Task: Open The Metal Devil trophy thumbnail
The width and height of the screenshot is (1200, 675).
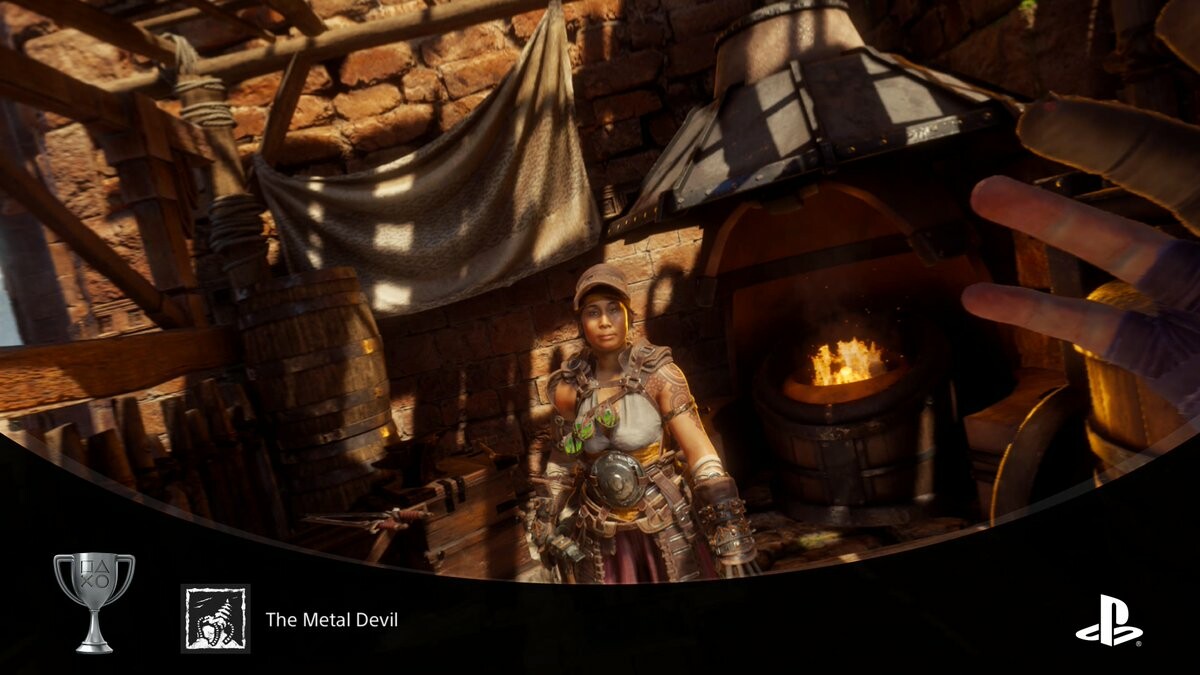Action: 215,619
